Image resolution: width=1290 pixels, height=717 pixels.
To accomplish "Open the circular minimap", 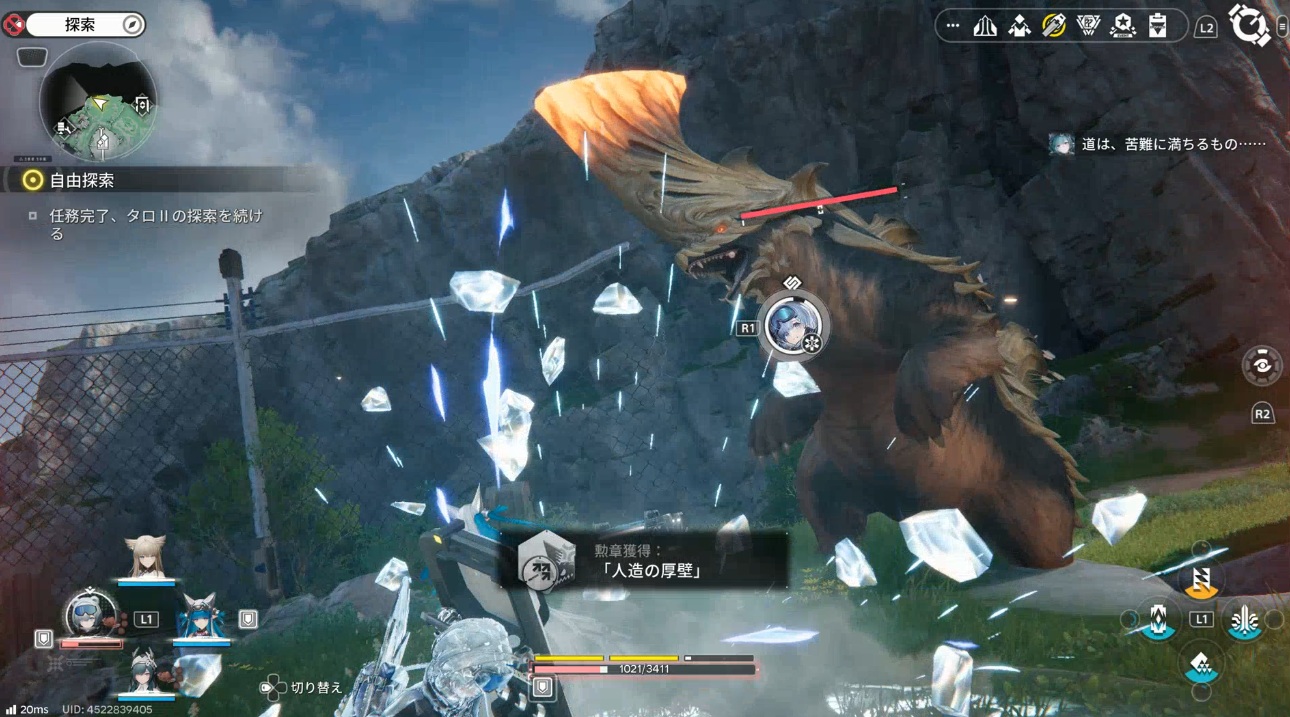I will pyautogui.click(x=98, y=103).
